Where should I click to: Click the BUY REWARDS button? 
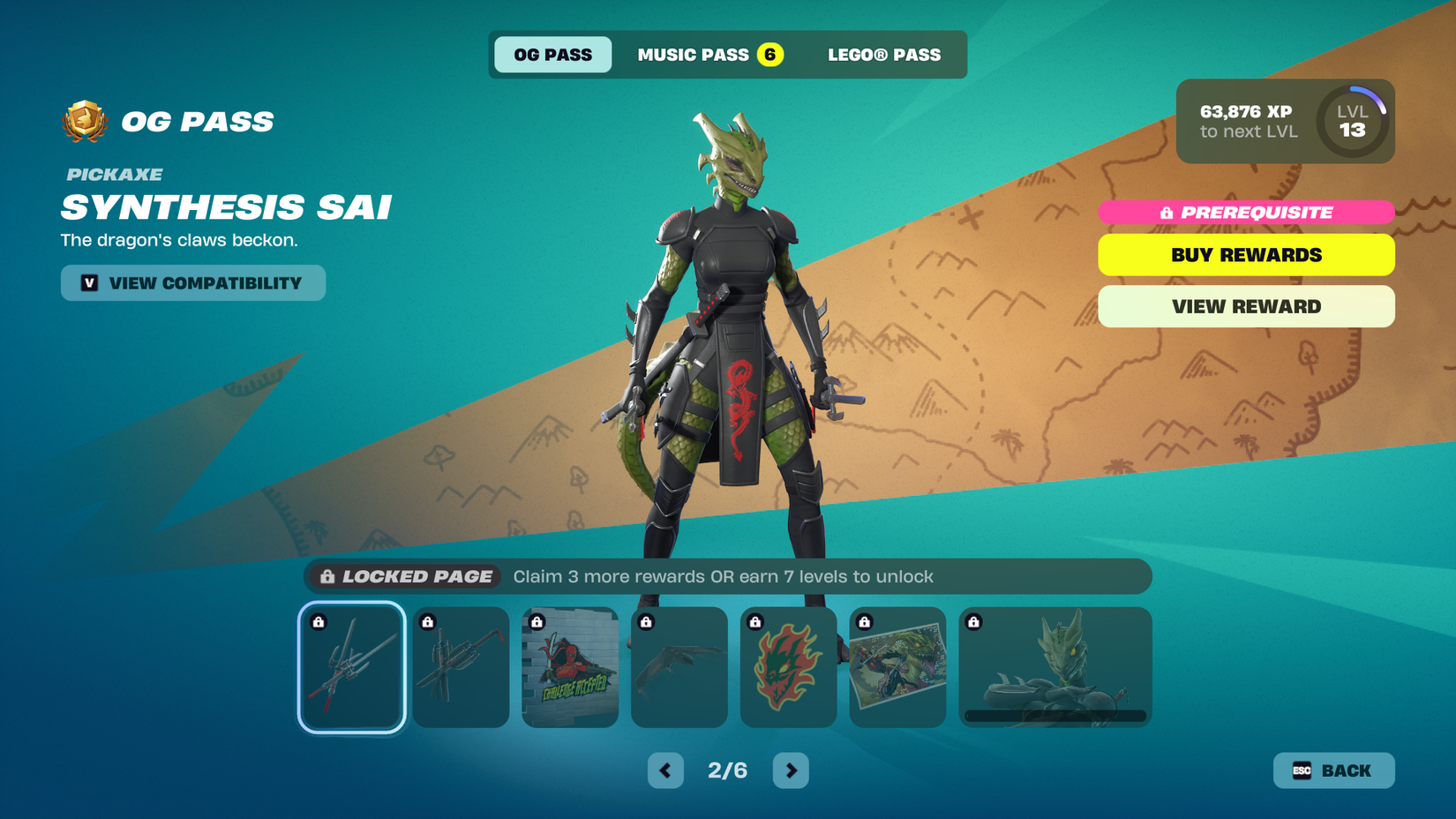click(1246, 254)
